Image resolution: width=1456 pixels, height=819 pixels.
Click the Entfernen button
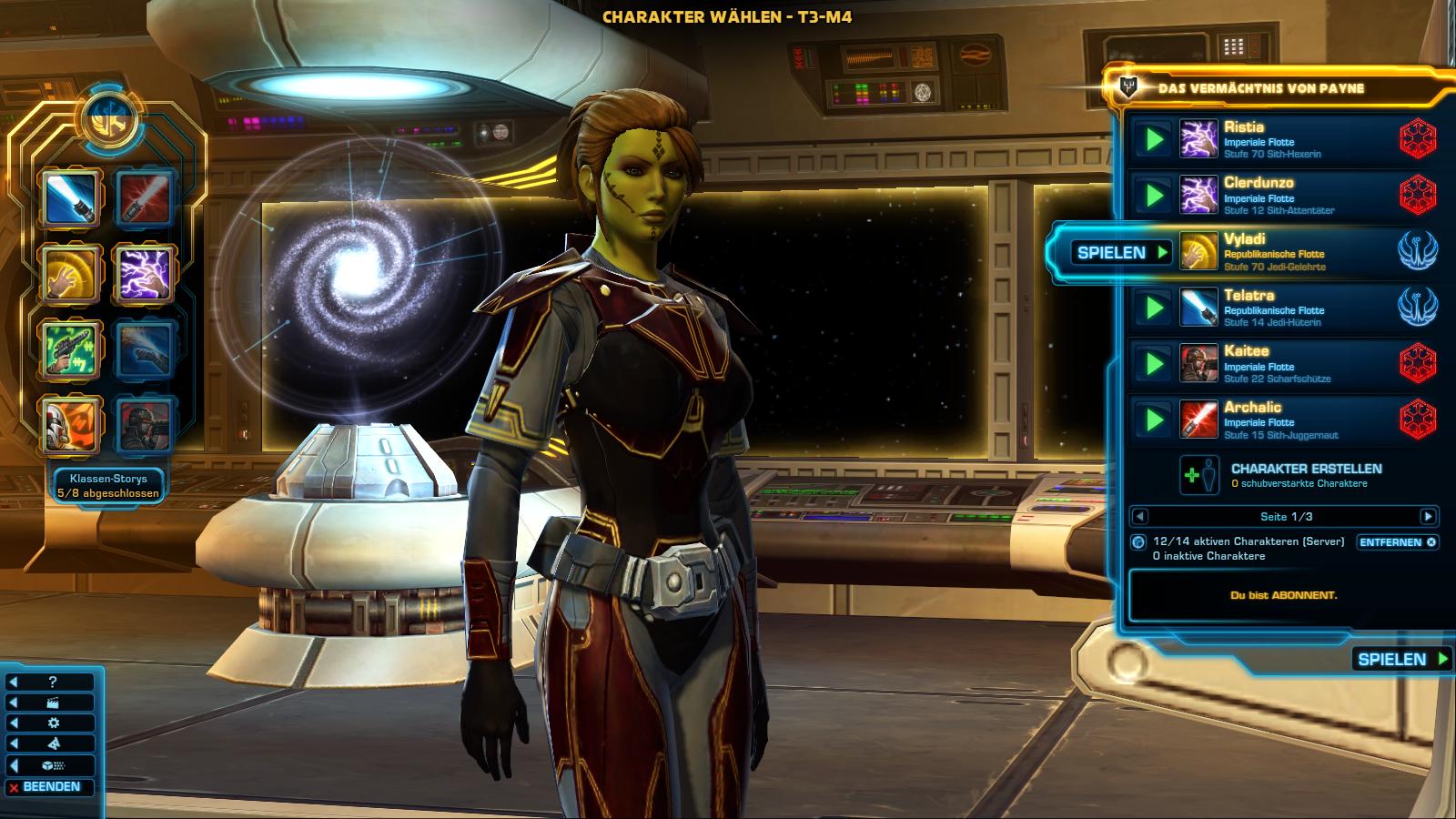point(1397,542)
